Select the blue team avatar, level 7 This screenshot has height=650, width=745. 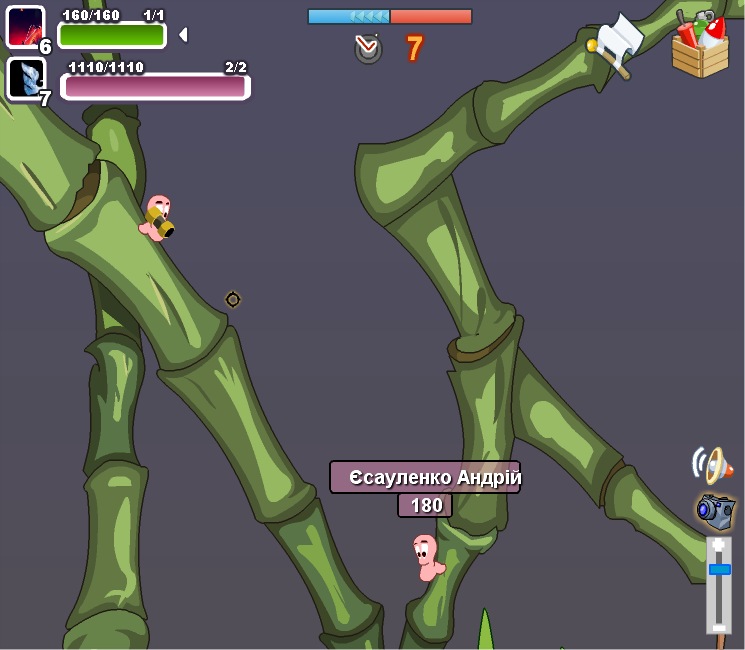point(25,78)
